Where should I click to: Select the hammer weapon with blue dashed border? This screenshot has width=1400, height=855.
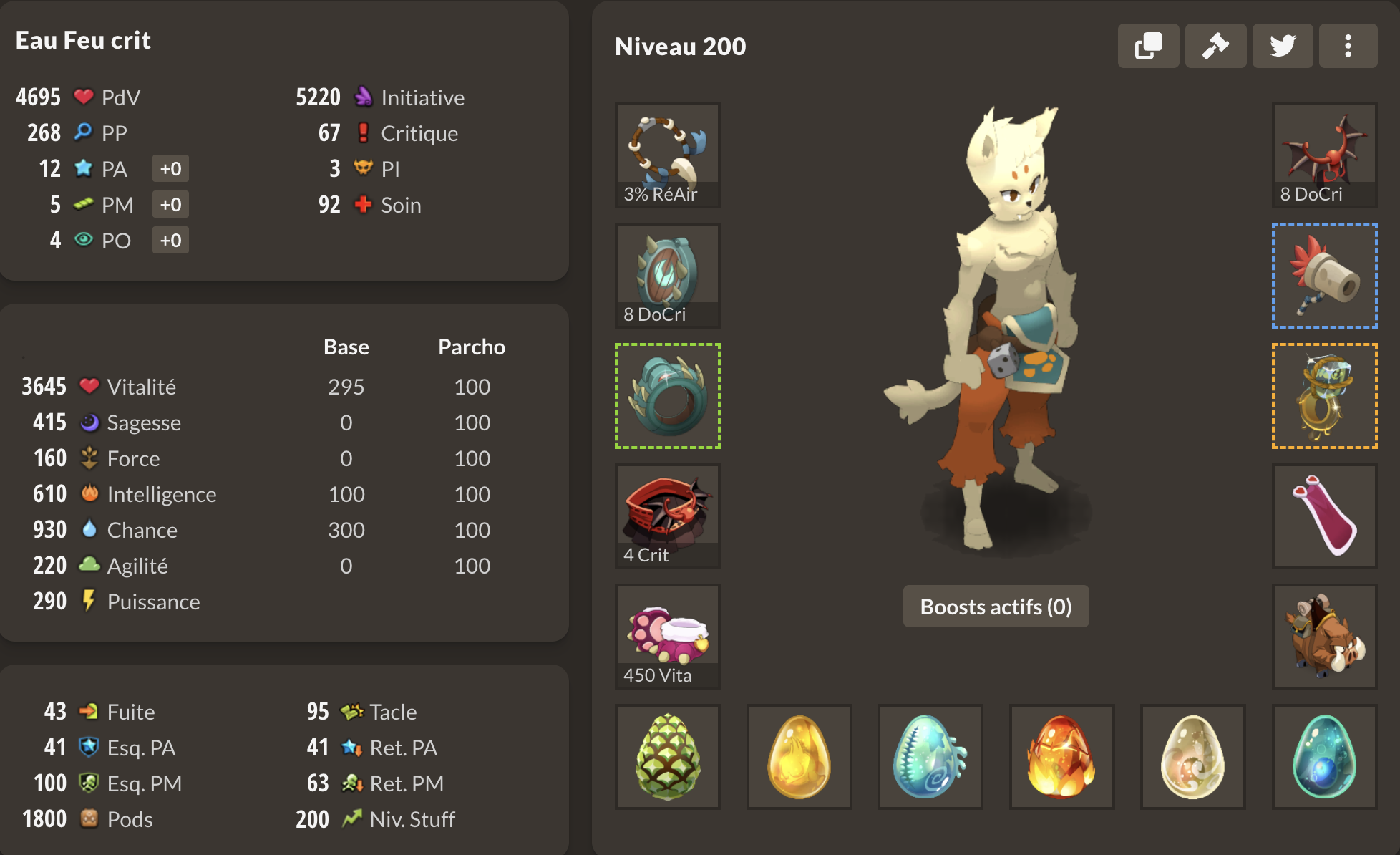pyautogui.click(x=1324, y=276)
